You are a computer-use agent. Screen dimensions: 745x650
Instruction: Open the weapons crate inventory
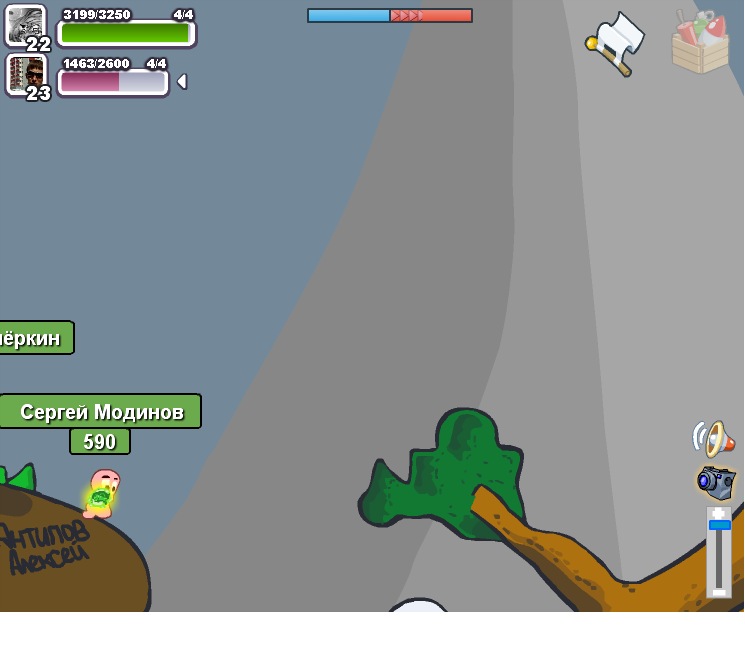[x=700, y=43]
